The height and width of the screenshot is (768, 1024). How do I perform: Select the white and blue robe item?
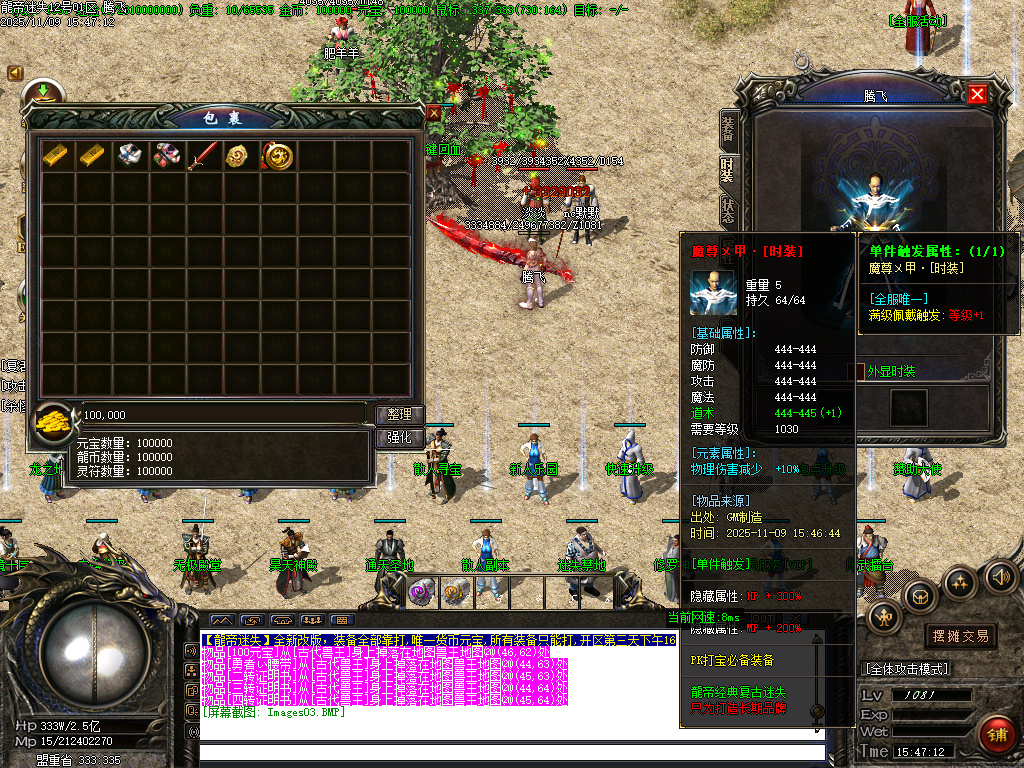point(129,155)
